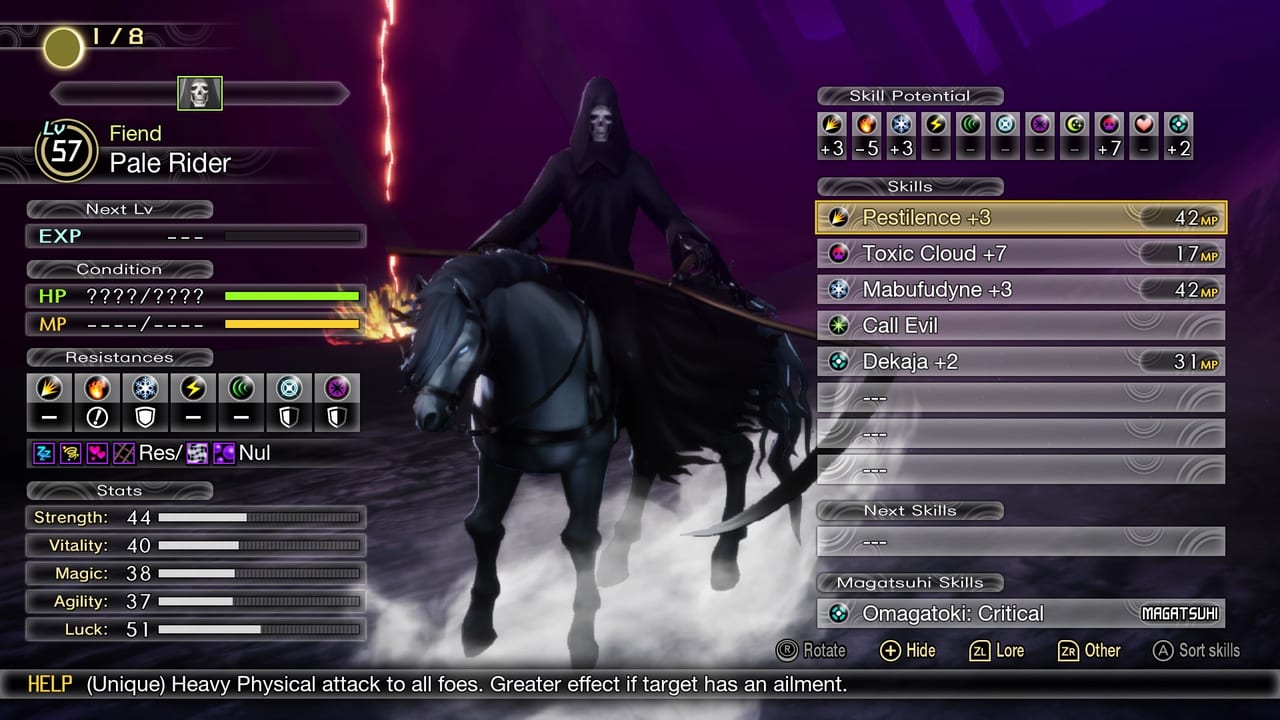The width and height of the screenshot is (1280, 720).
Task: Click the Sleep ailment resistance icon
Action: tap(44, 453)
